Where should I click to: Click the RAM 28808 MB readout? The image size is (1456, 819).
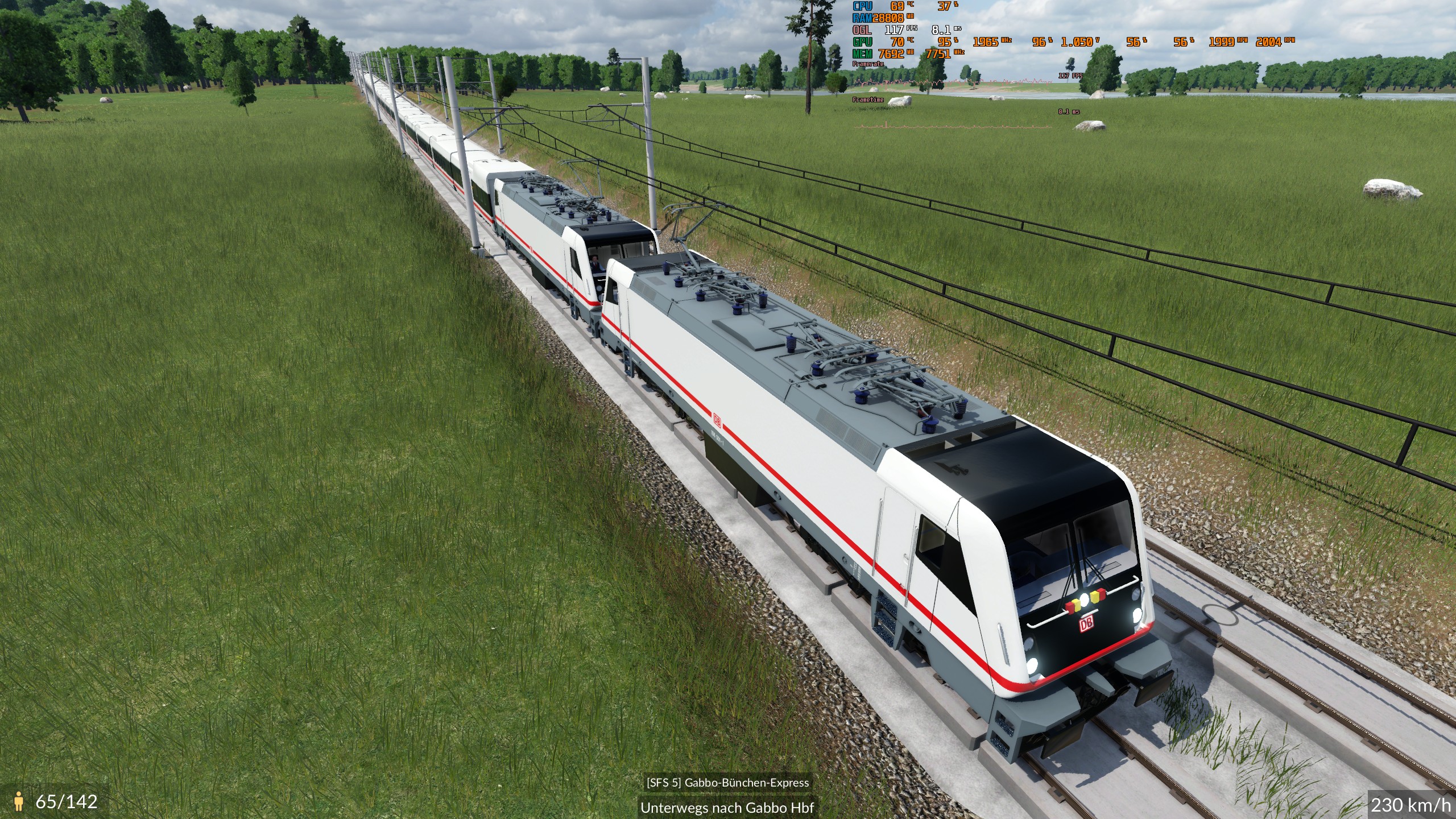point(887,18)
